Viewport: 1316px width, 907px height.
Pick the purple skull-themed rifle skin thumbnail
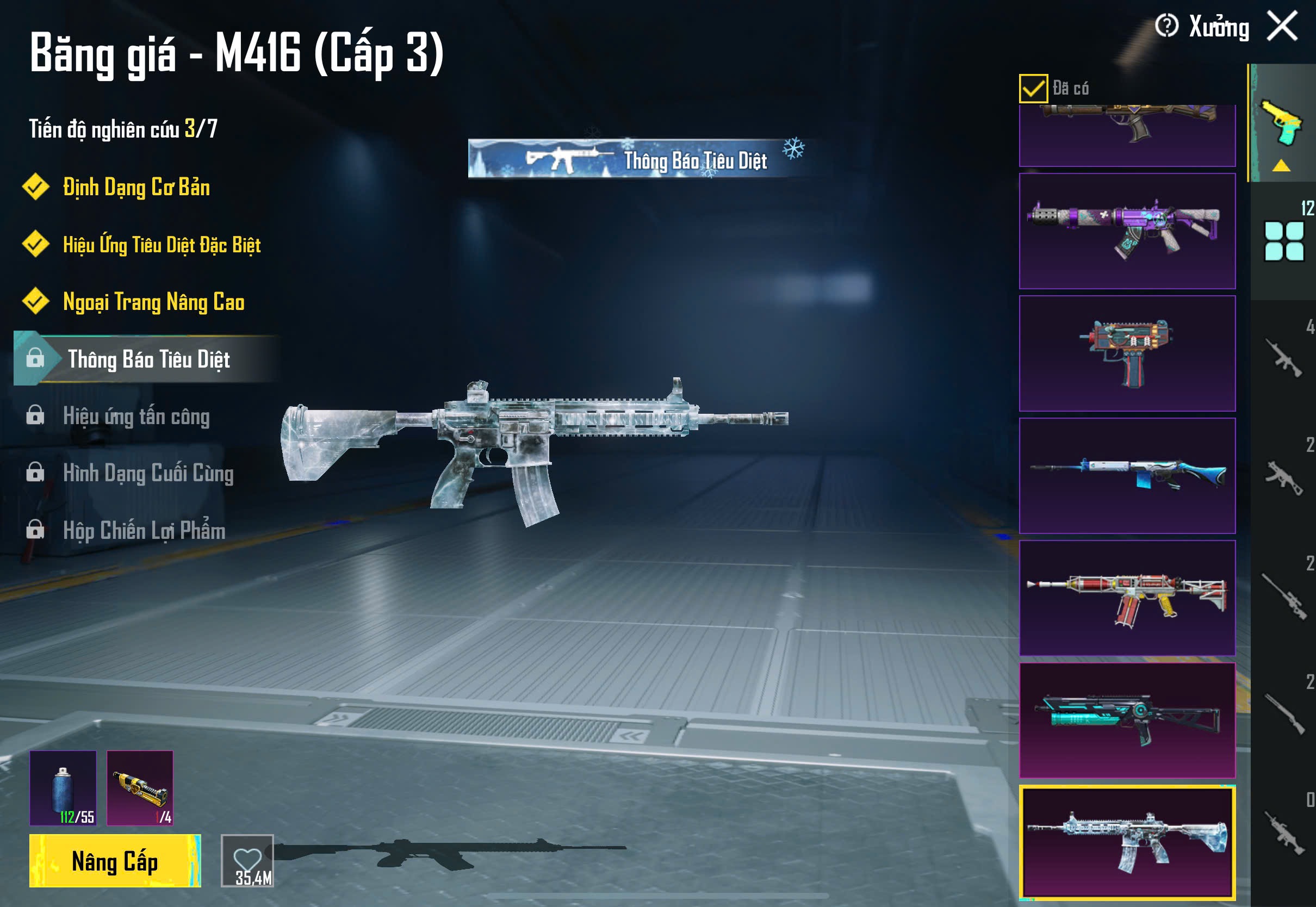click(x=1127, y=231)
